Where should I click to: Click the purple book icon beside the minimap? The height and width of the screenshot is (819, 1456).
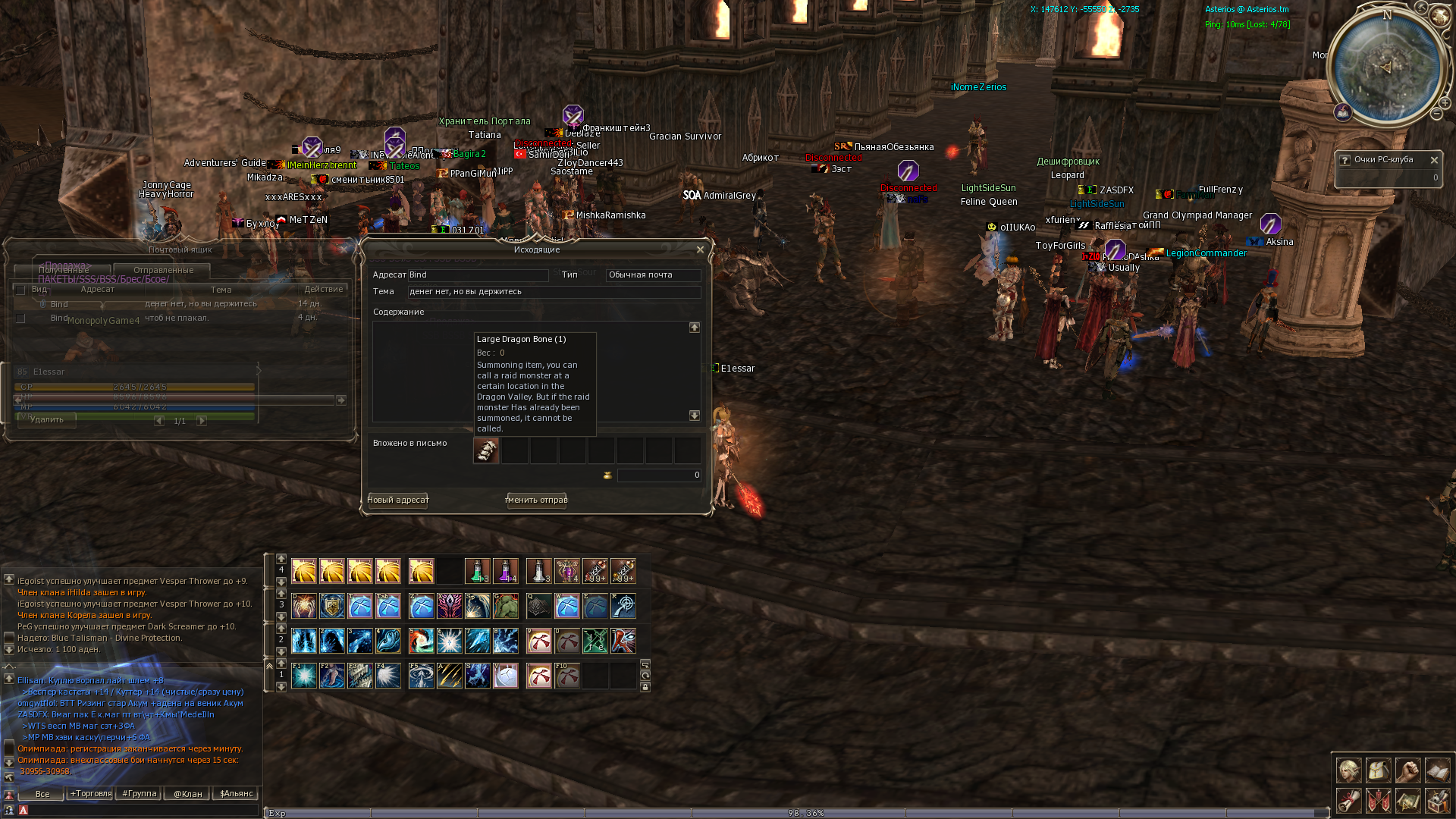point(1343,113)
